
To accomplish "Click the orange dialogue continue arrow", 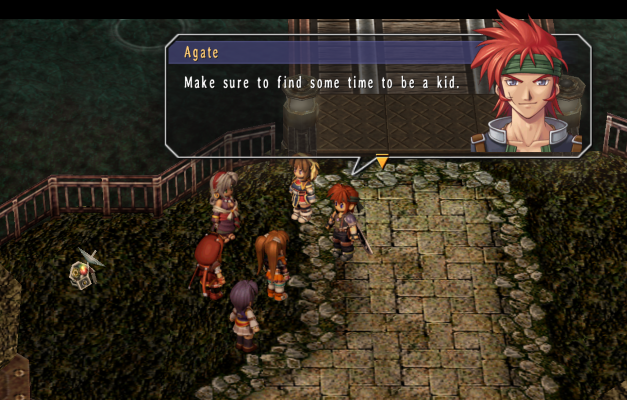I will [x=381, y=161].
